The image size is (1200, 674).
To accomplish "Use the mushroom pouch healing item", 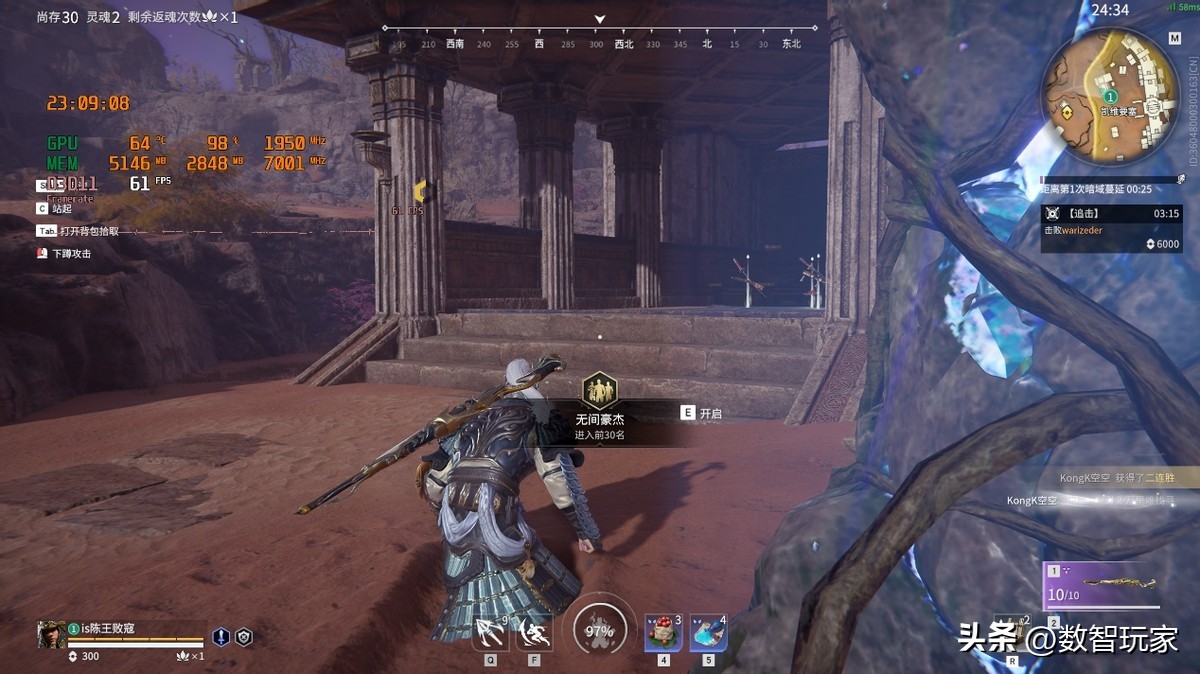I will pyautogui.click(x=663, y=633).
